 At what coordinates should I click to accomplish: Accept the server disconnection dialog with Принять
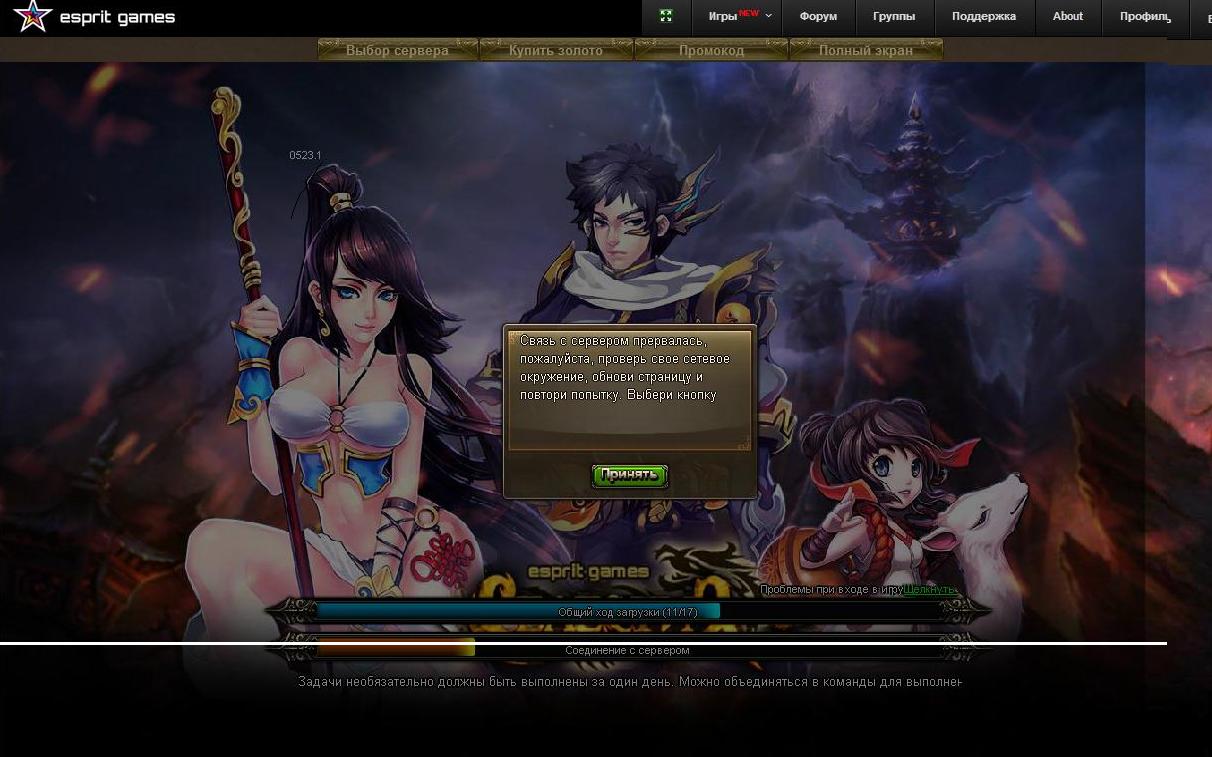click(629, 475)
